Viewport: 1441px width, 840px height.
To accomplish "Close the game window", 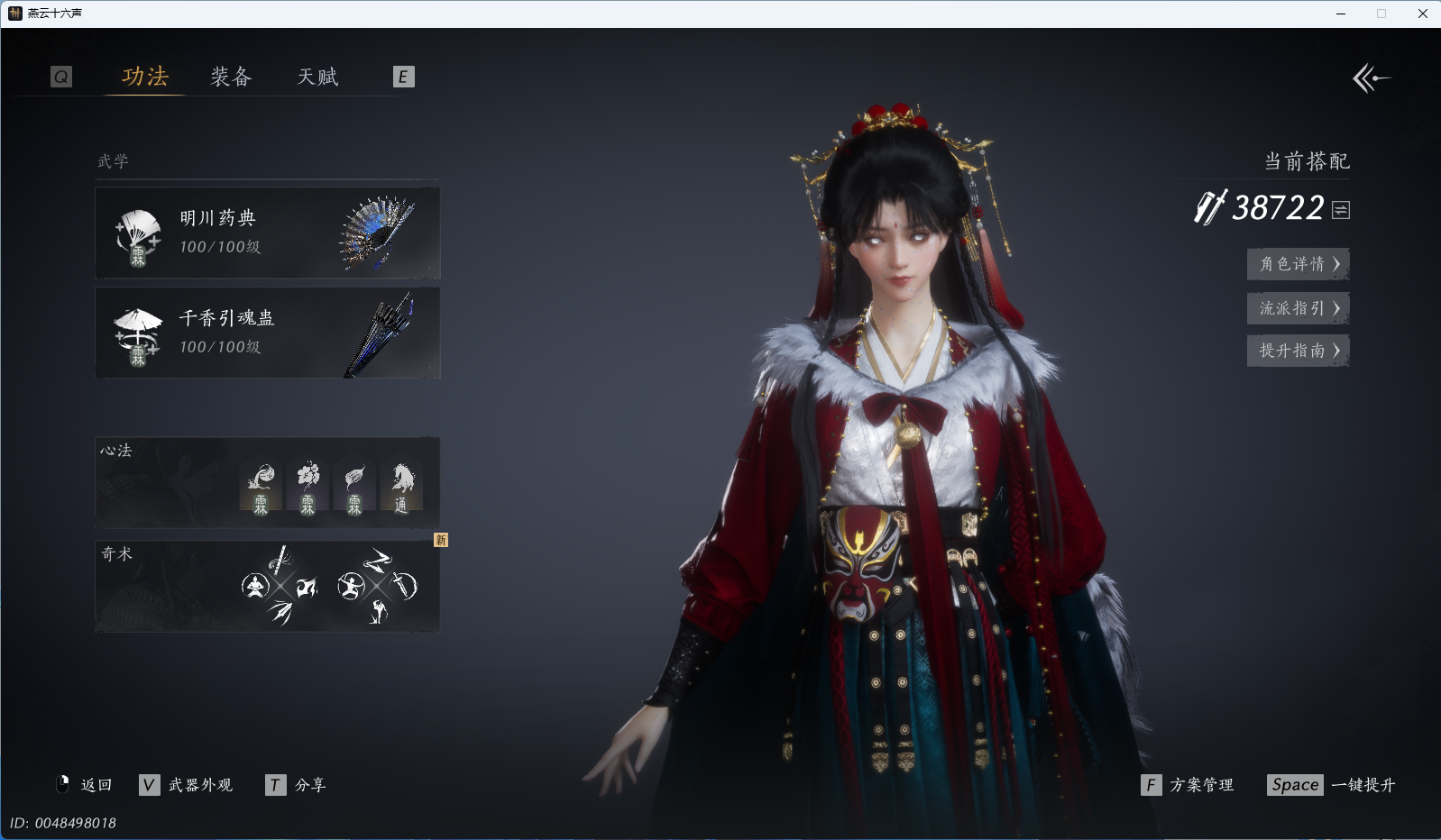I will coord(1423,14).
